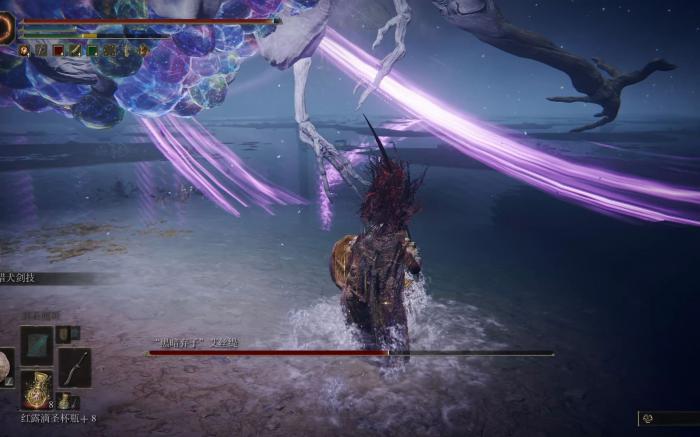Click the glowing ring orb emblem
Viewport: 700px width, 437px height.
click(6, 27)
